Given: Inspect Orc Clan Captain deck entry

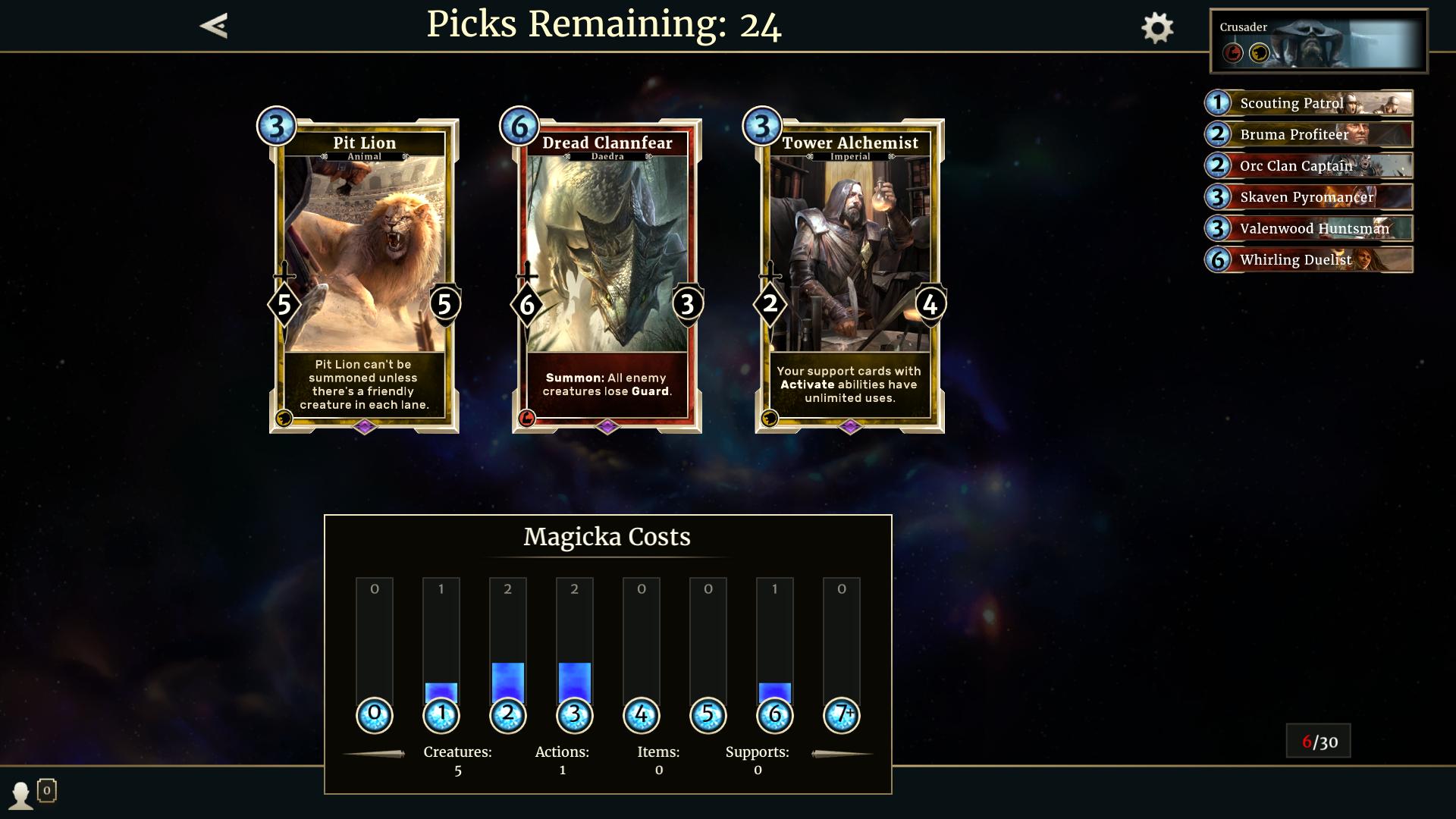Looking at the screenshot, I should (x=1309, y=165).
